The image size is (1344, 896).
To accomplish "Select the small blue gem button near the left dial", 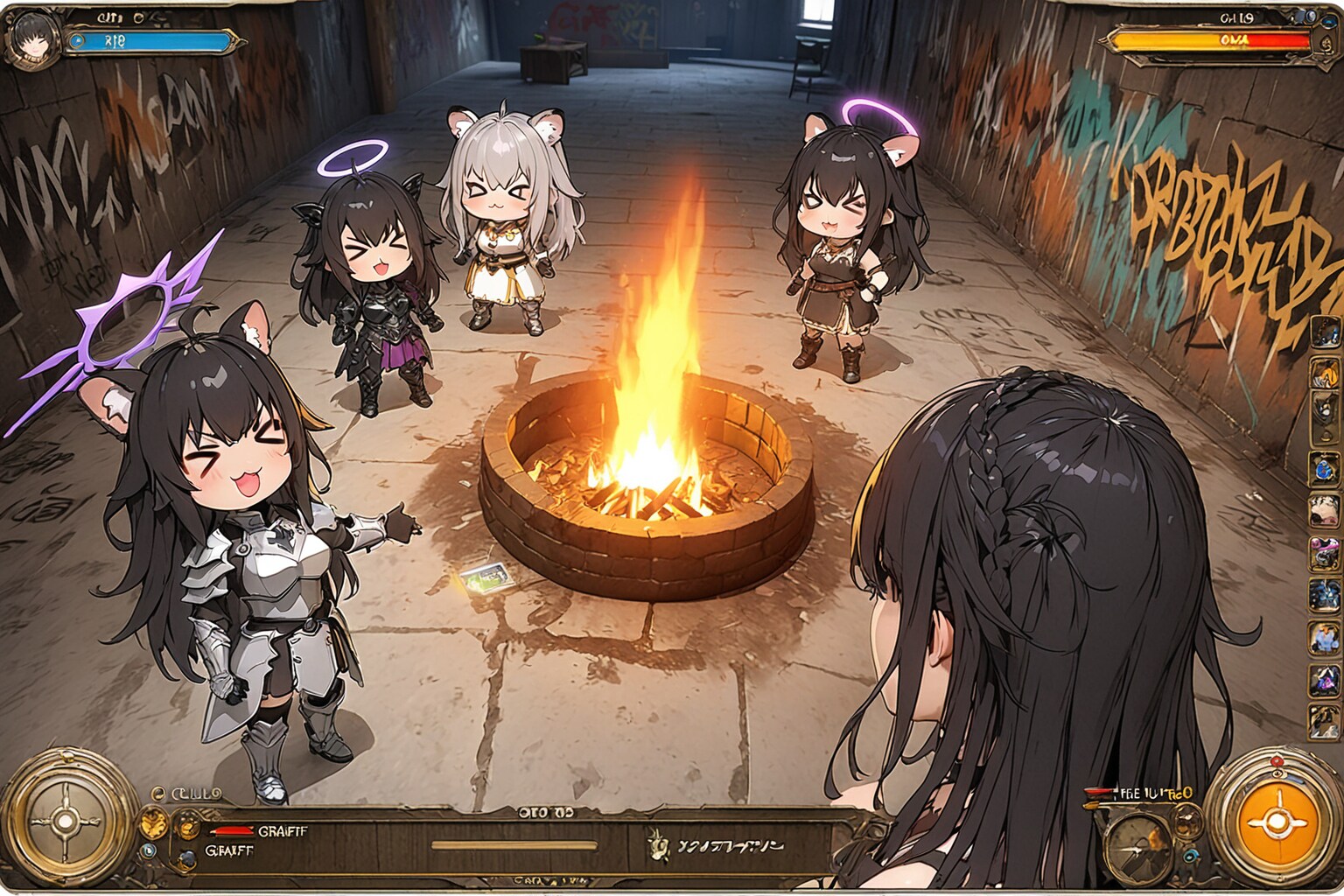I will 149,849.
